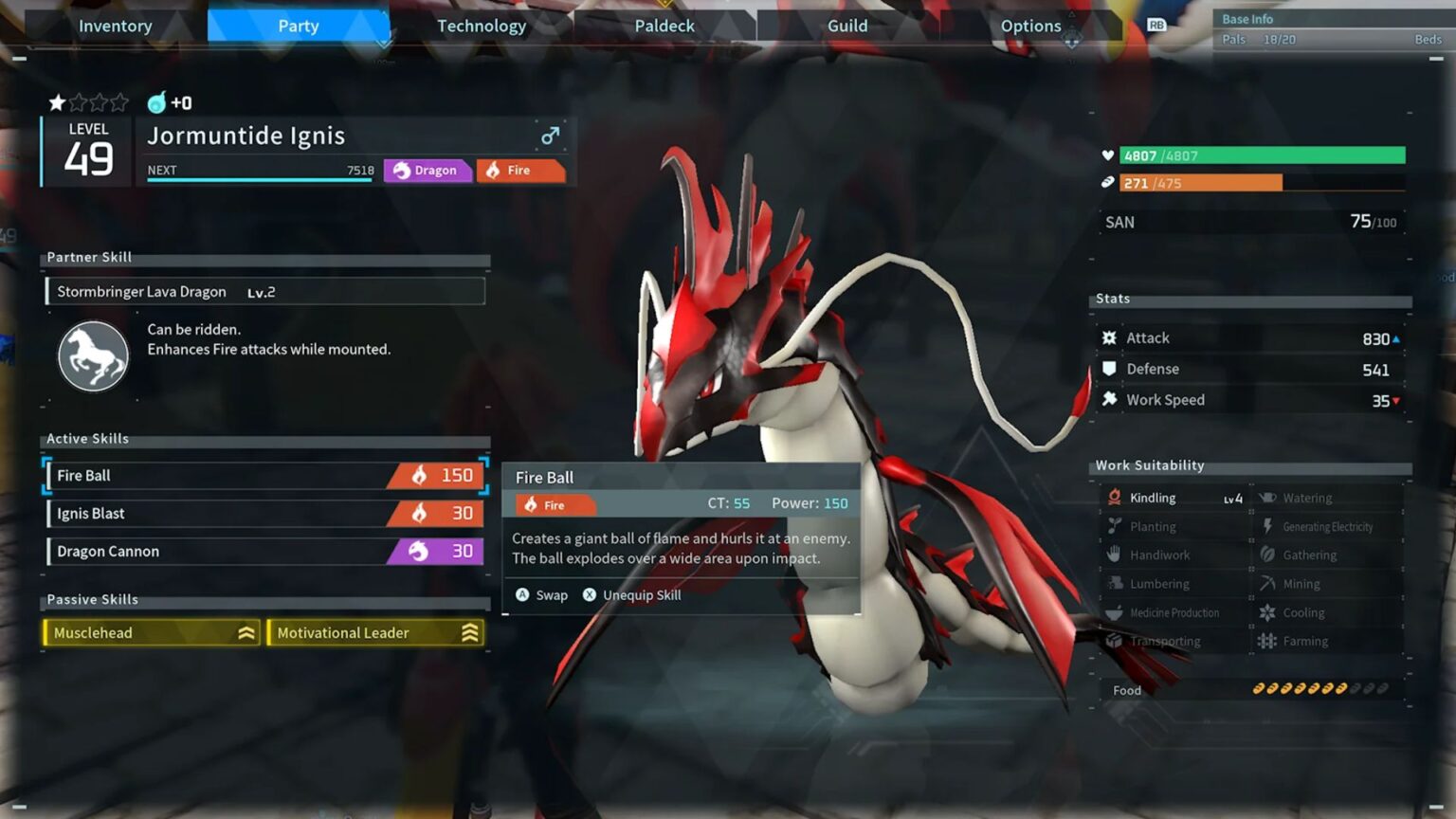This screenshot has width=1456, height=819.
Task: Select the Mining work suitability icon
Action: [1266, 583]
